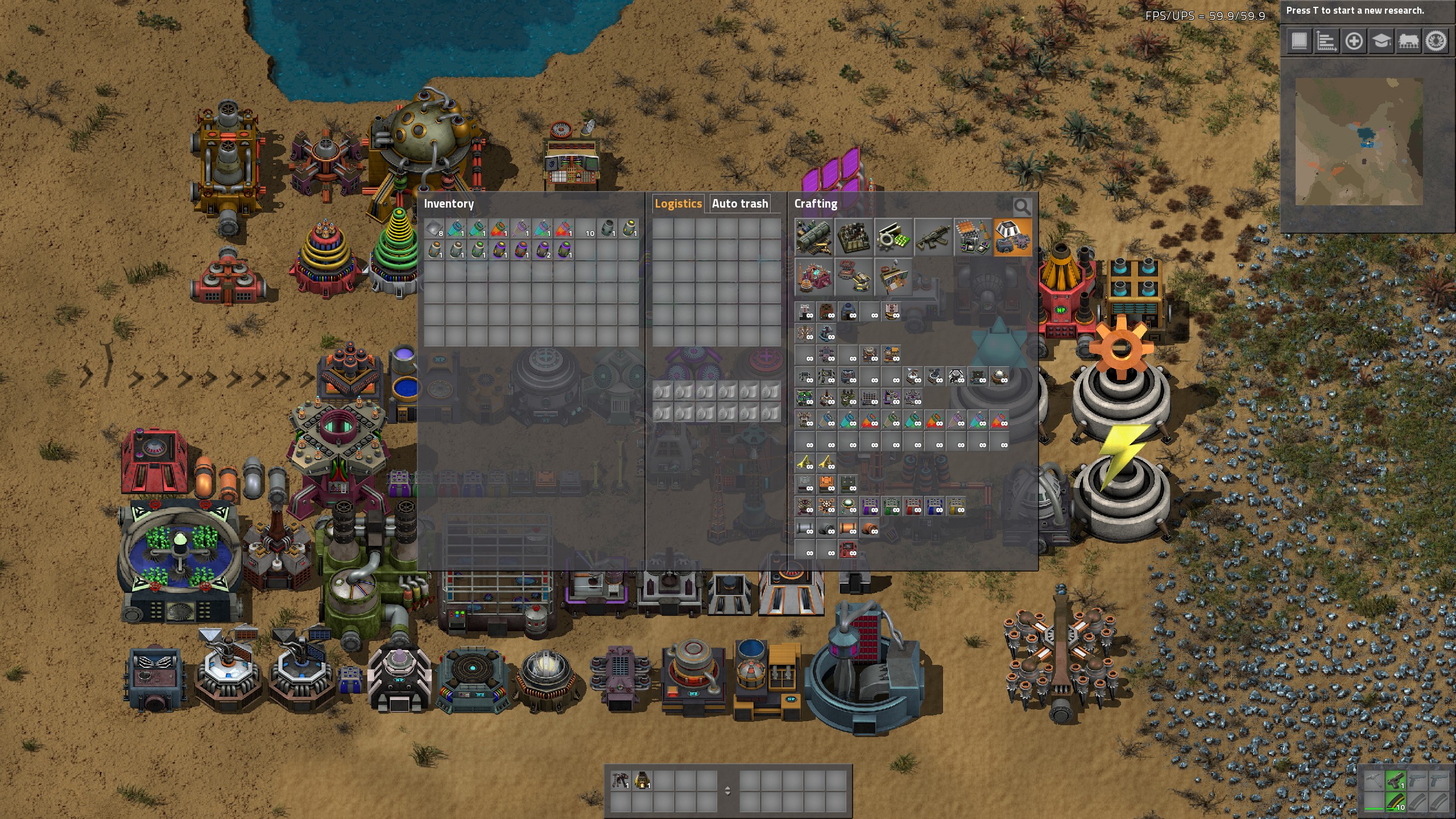Open the blueprint library book button

point(1299,41)
